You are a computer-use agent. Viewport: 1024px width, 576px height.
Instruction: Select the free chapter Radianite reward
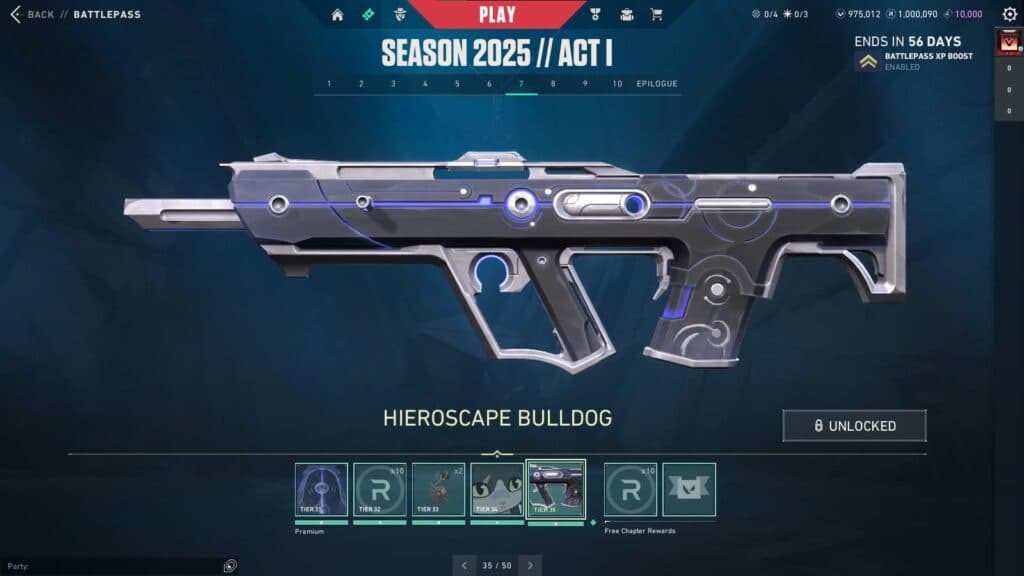click(x=631, y=489)
